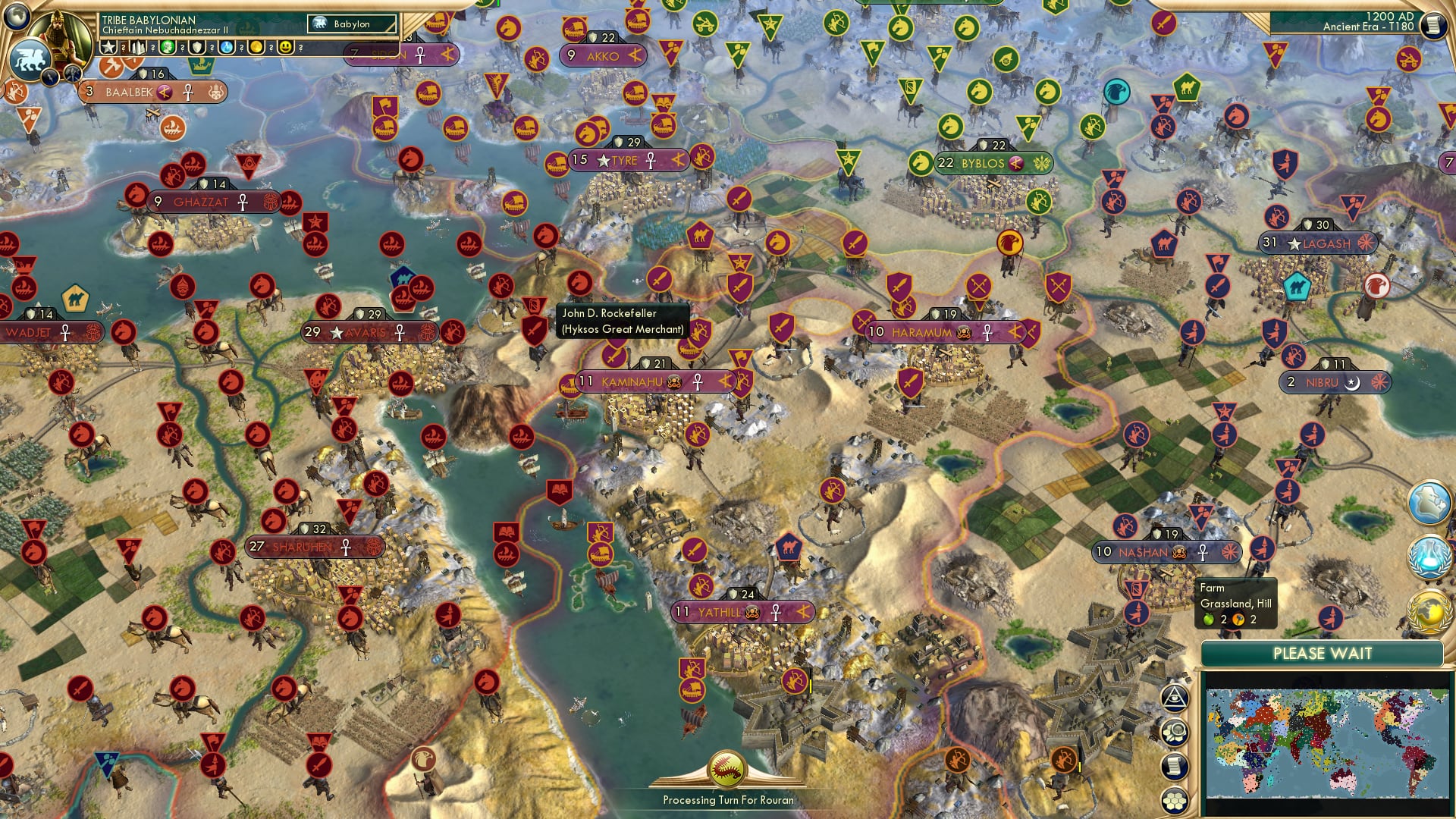Click the production buildings icon in the status bar
Viewport: 1456px width, 819px height.
pyautogui.click(x=138, y=48)
